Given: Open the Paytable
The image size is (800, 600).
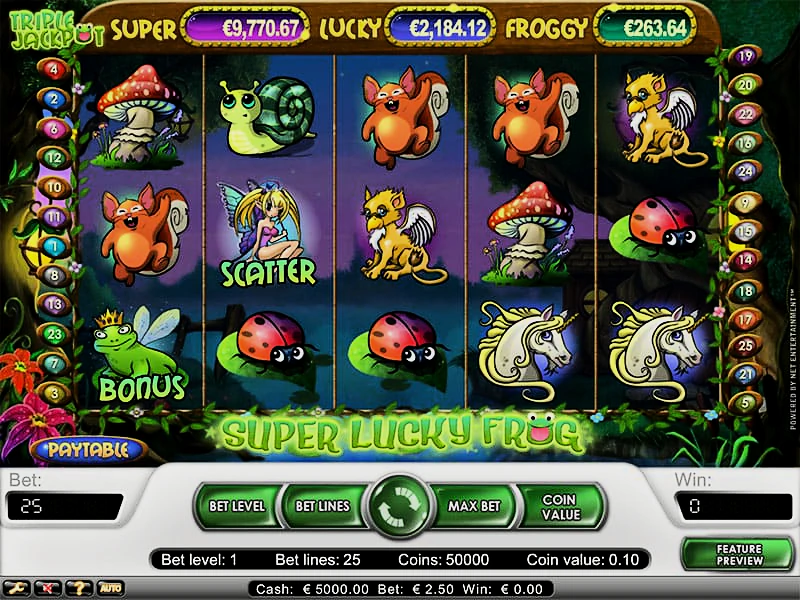Looking at the screenshot, I should [87, 449].
